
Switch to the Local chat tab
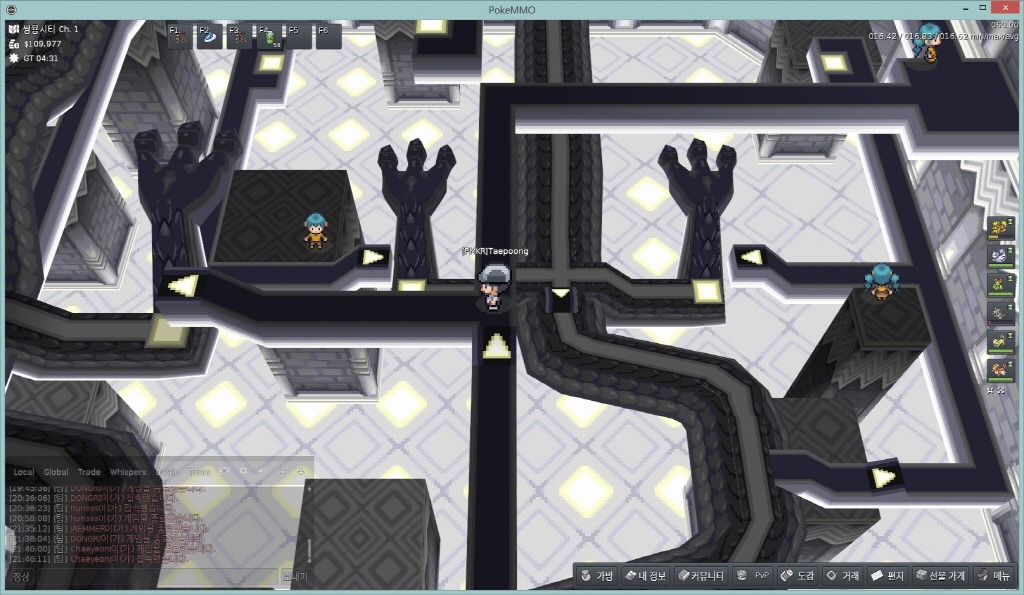(x=23, y=472)
